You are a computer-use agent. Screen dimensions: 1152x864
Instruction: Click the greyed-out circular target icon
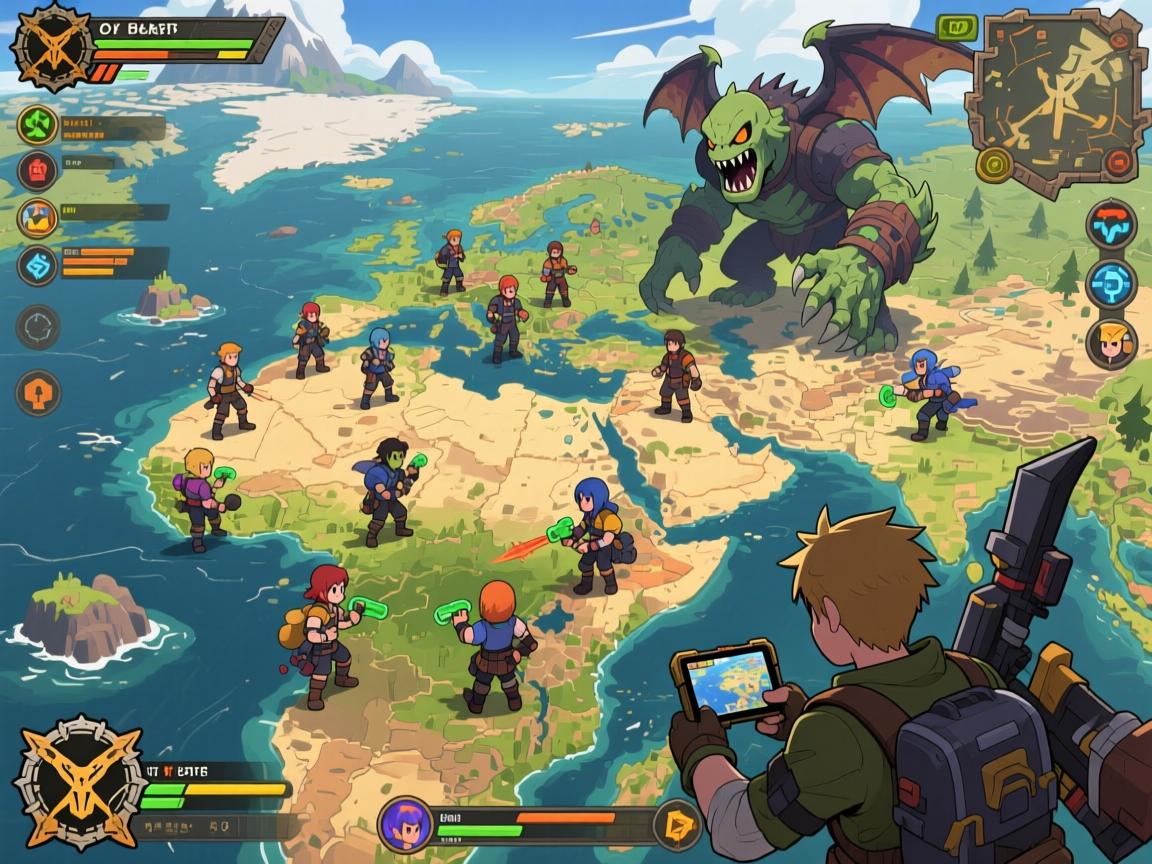38,327
